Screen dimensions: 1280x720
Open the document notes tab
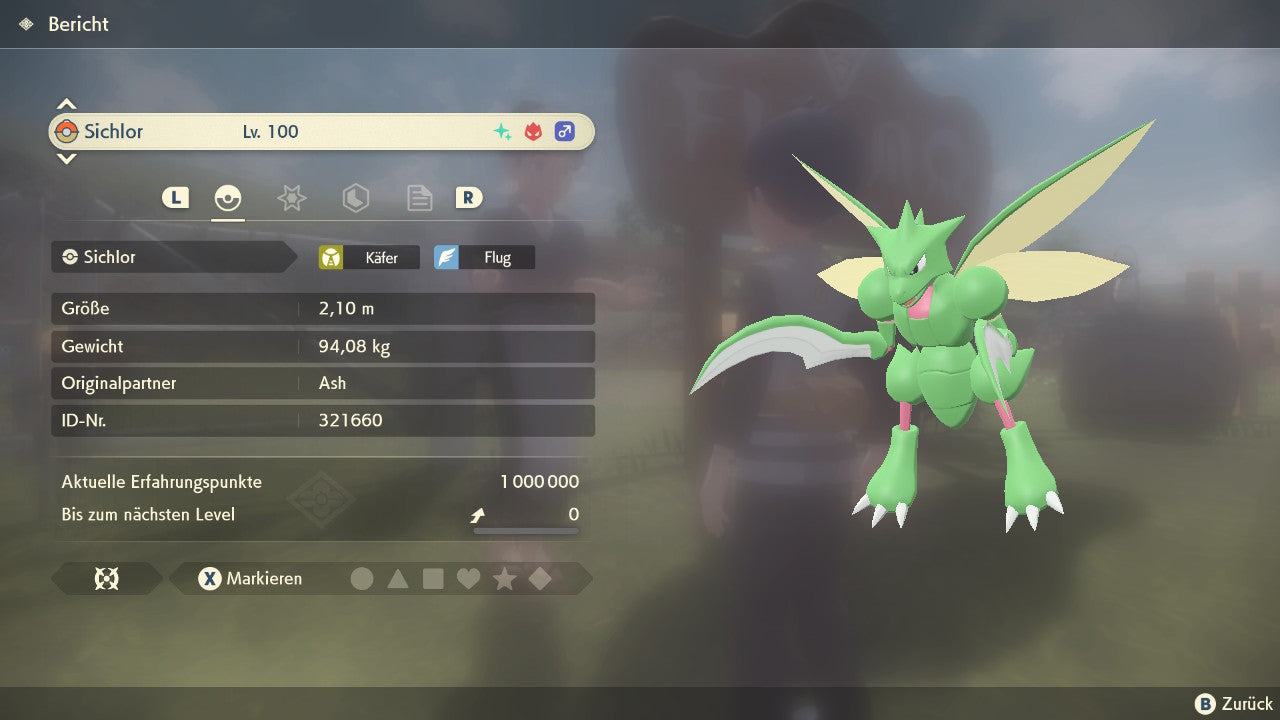pos(419,198)
